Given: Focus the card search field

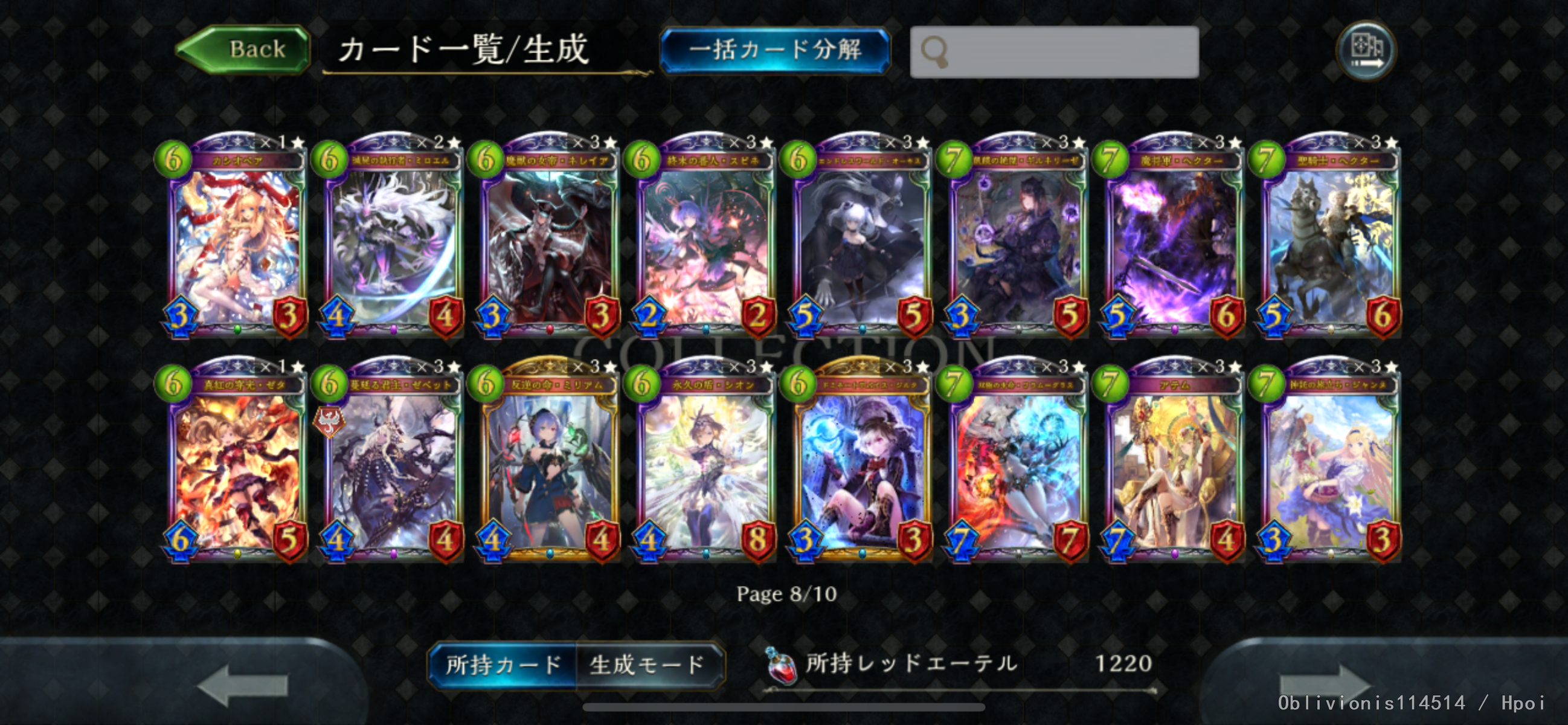Looking at the screenshot, I should coord(1054,52).
